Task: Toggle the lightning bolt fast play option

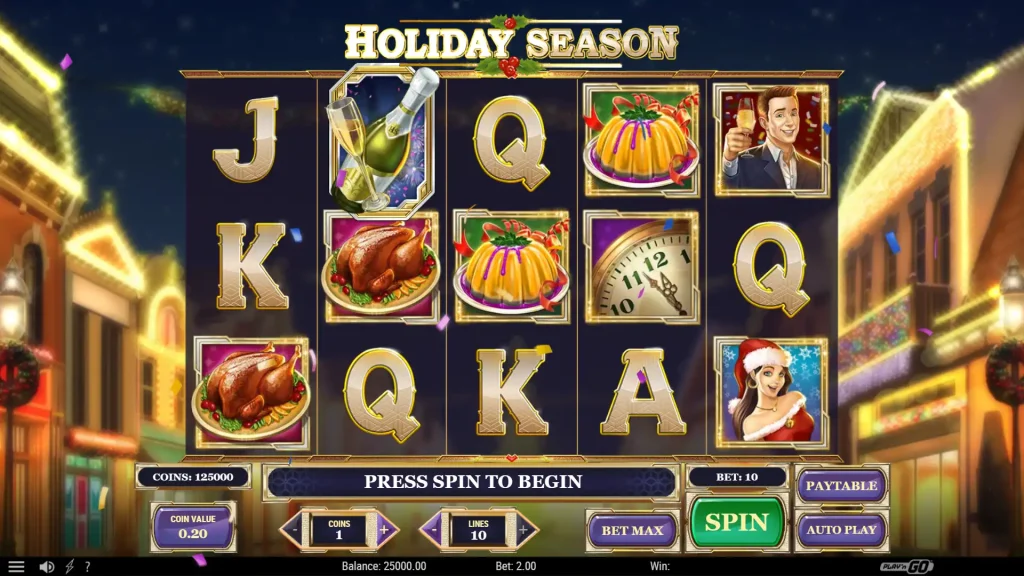Action: 69,567
